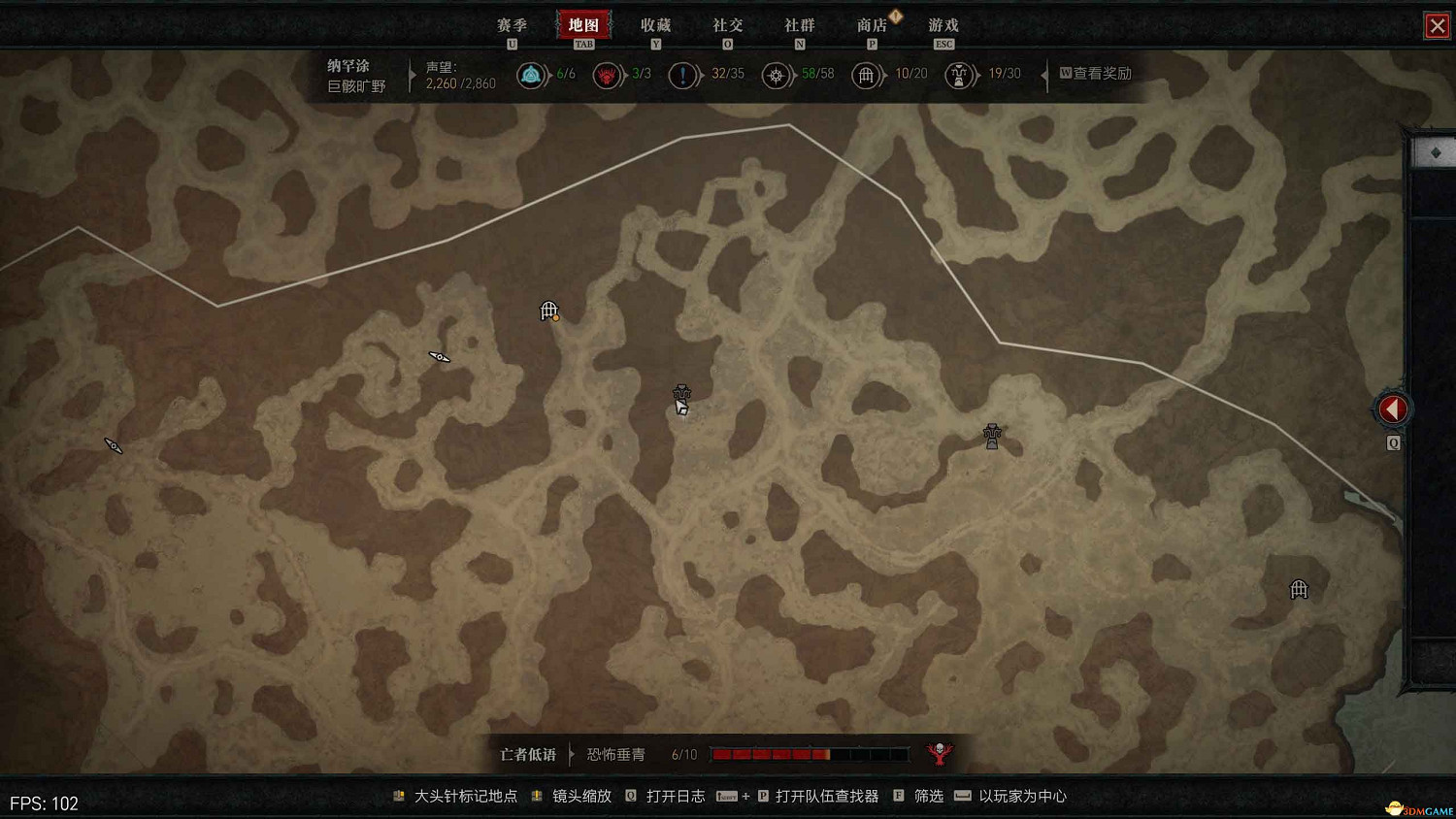
Task: Switch to the 赛季 tab
Action: pos(511,24)
